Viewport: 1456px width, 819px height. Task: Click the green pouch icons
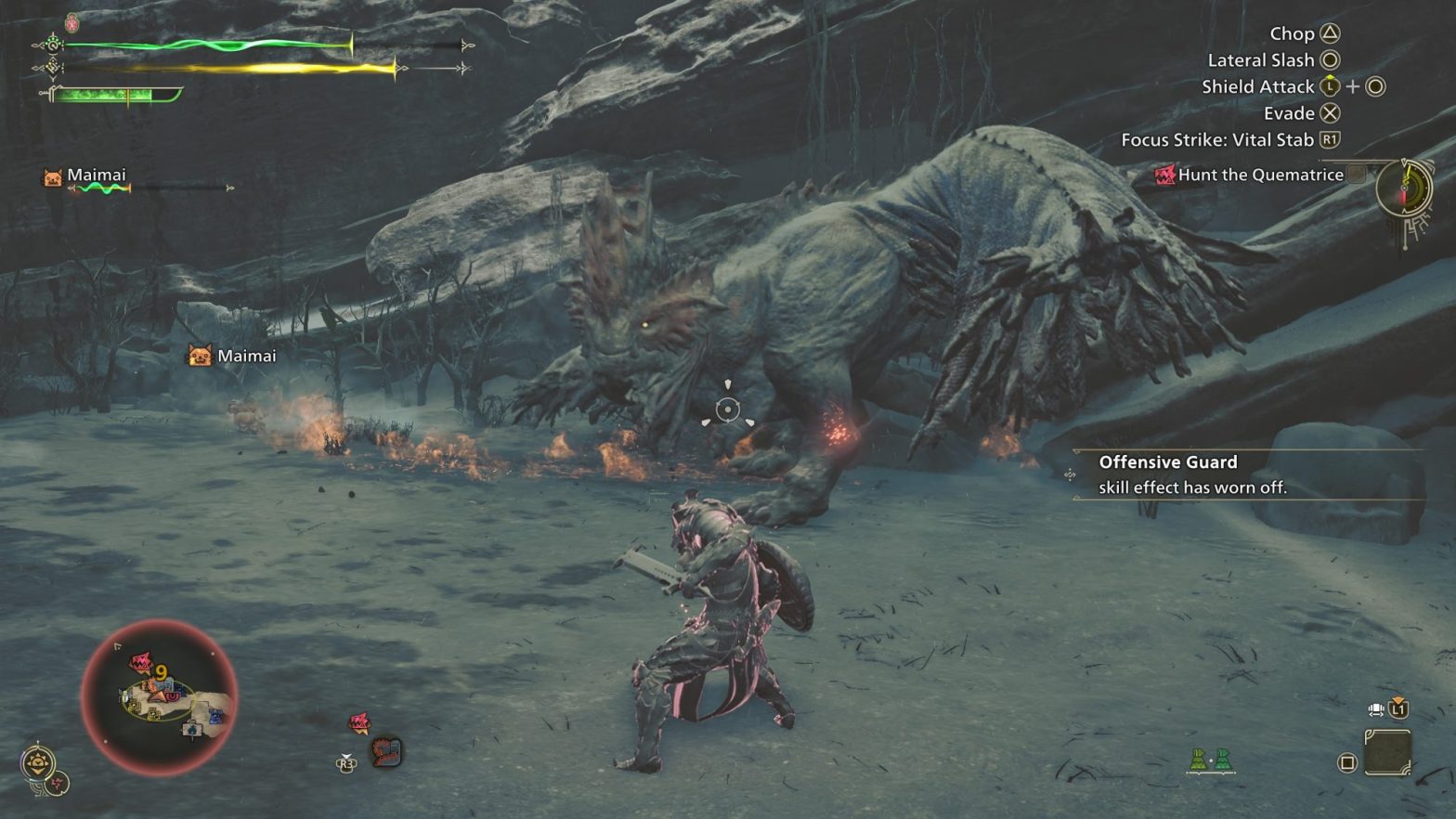(1211, 760)
